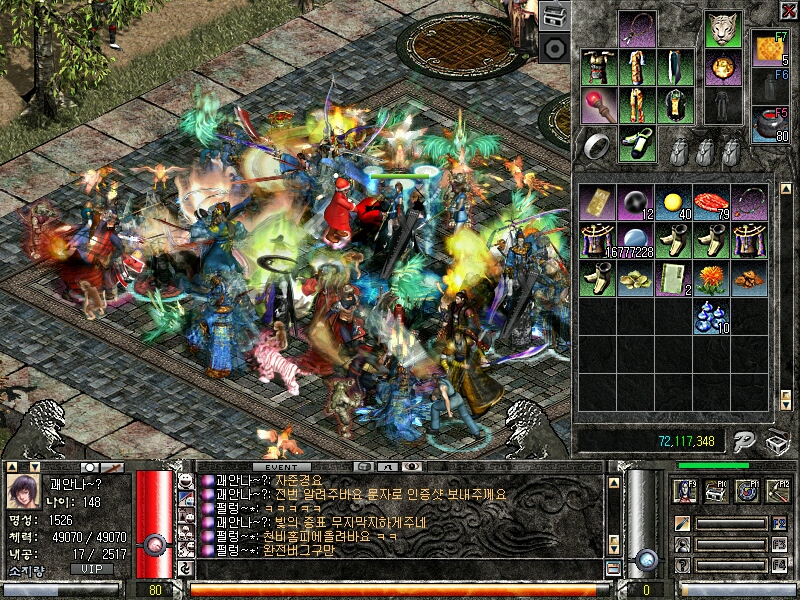Select the yellow orb stack of 40

(672, 202)
